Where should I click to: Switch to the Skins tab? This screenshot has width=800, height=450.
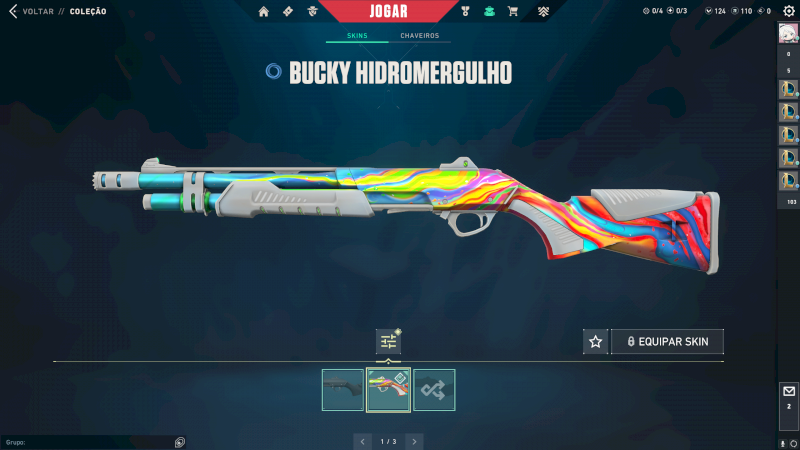(357, 36)
